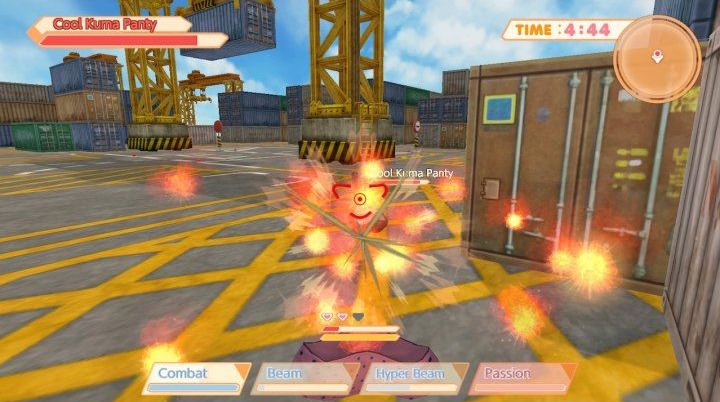Activate the Hyper Beam attack

pos(413,377)
